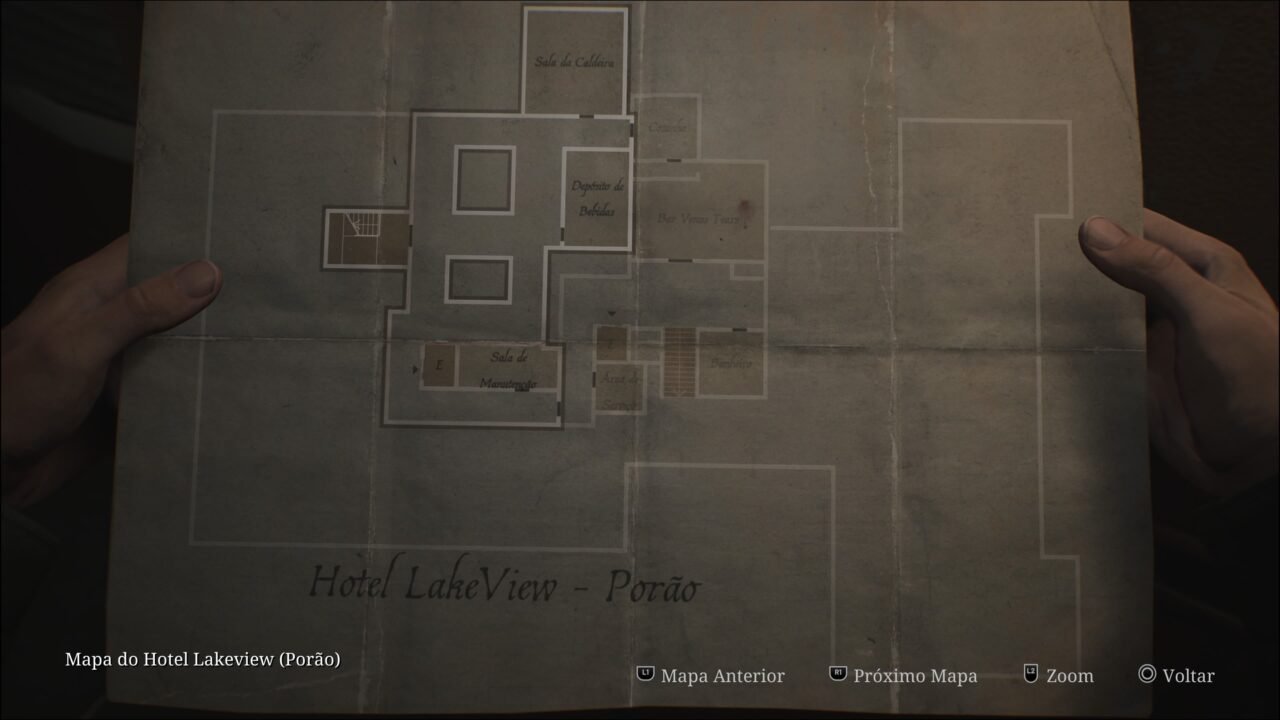This screenshot has width=1280, height=720.
Task: Select the Sala da Caldeira room
Action: point(575,60)
